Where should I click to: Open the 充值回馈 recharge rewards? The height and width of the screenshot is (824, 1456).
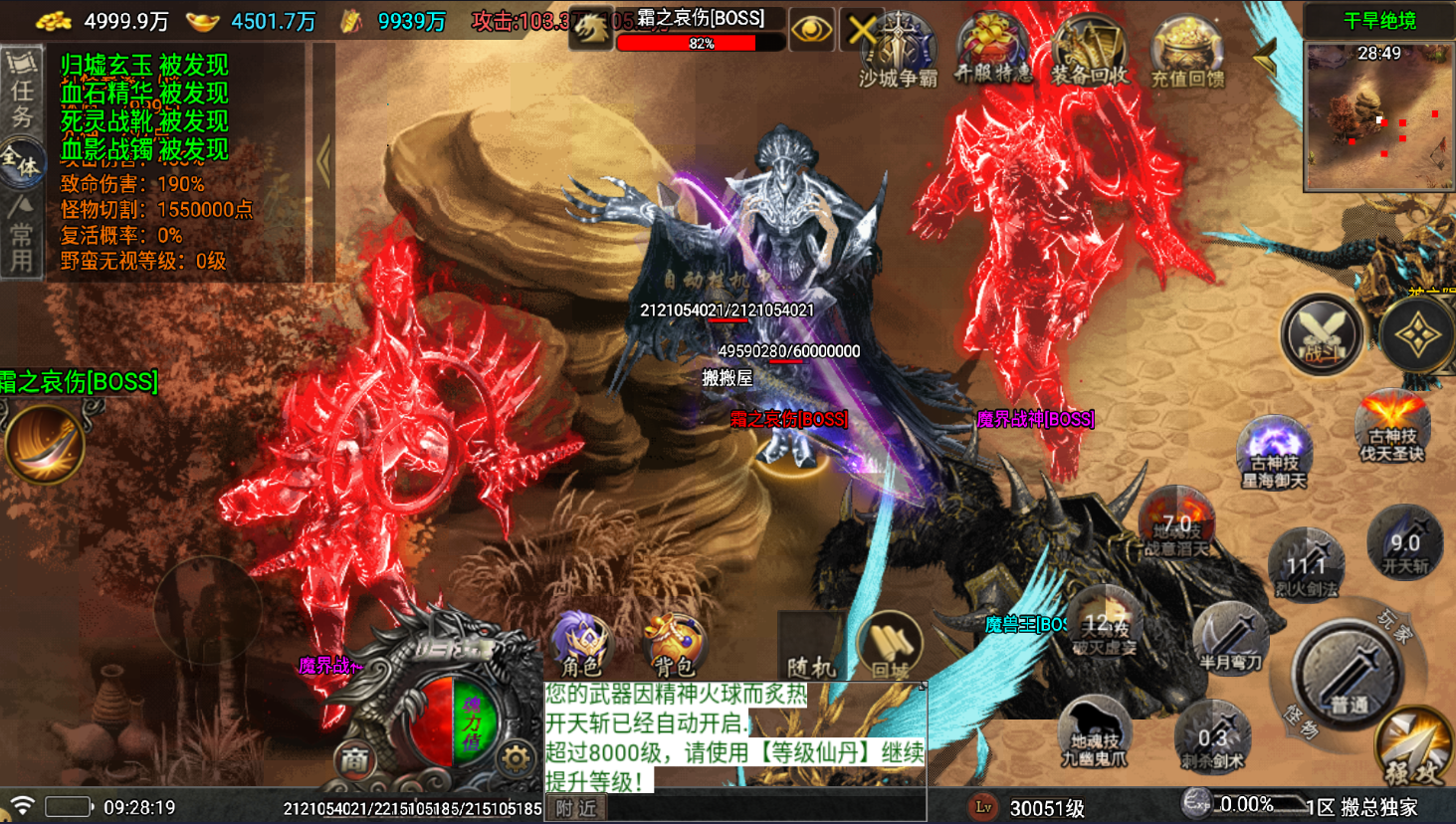coord(1187,51)
